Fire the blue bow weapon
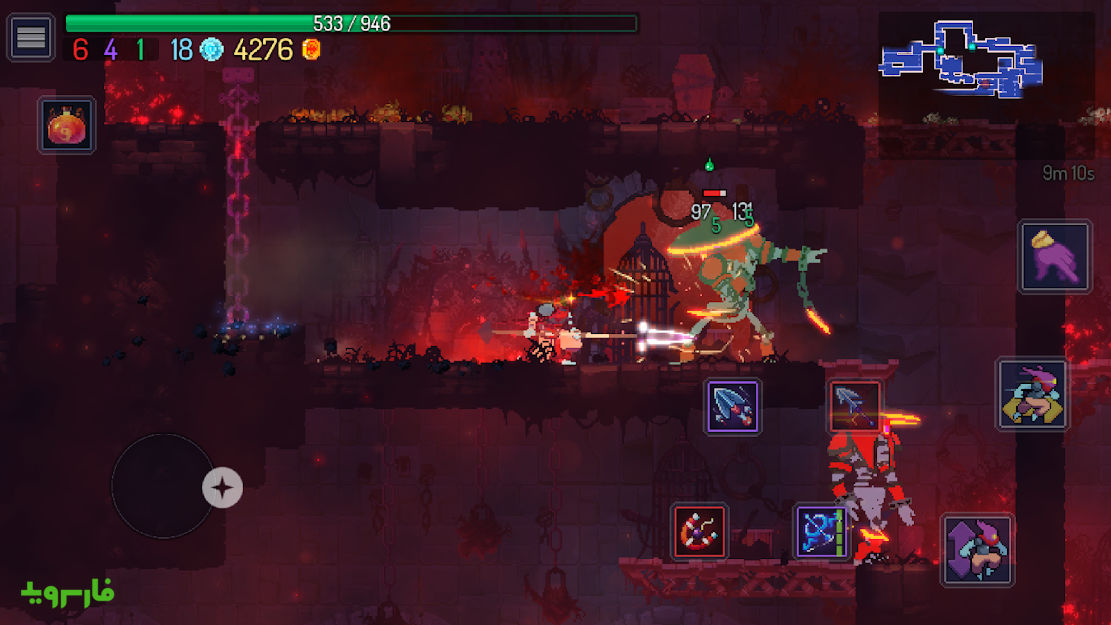 click(x=821, y=531)
